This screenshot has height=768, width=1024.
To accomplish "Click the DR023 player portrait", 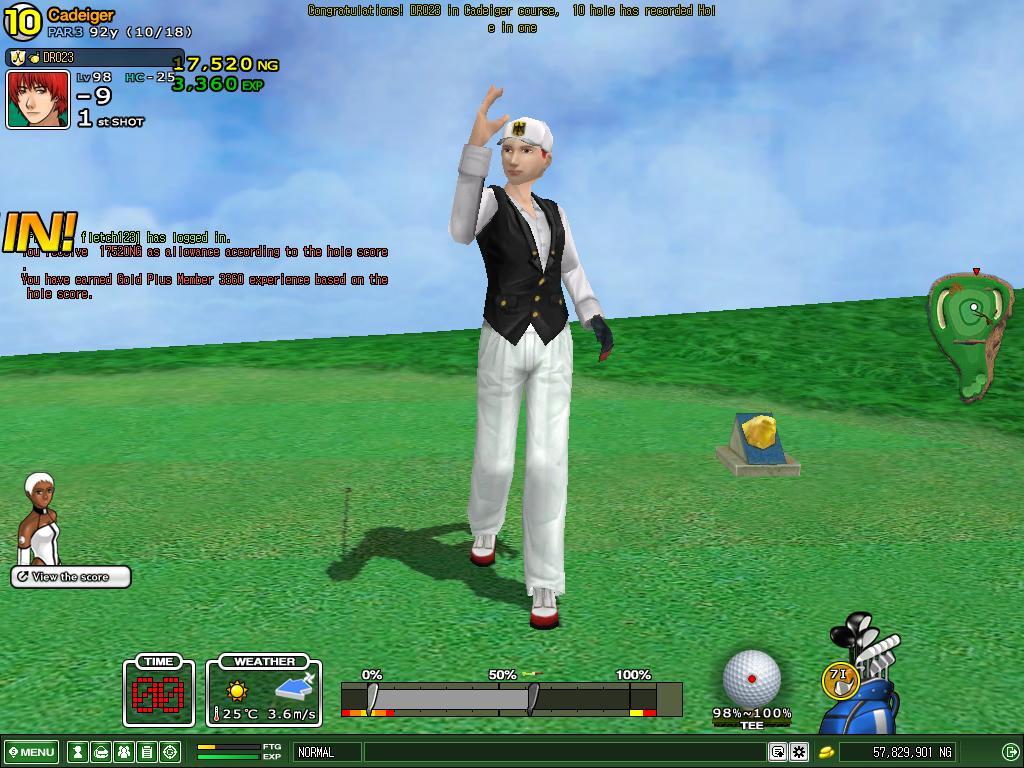I will pyautogui.click(x=38, y=99).
